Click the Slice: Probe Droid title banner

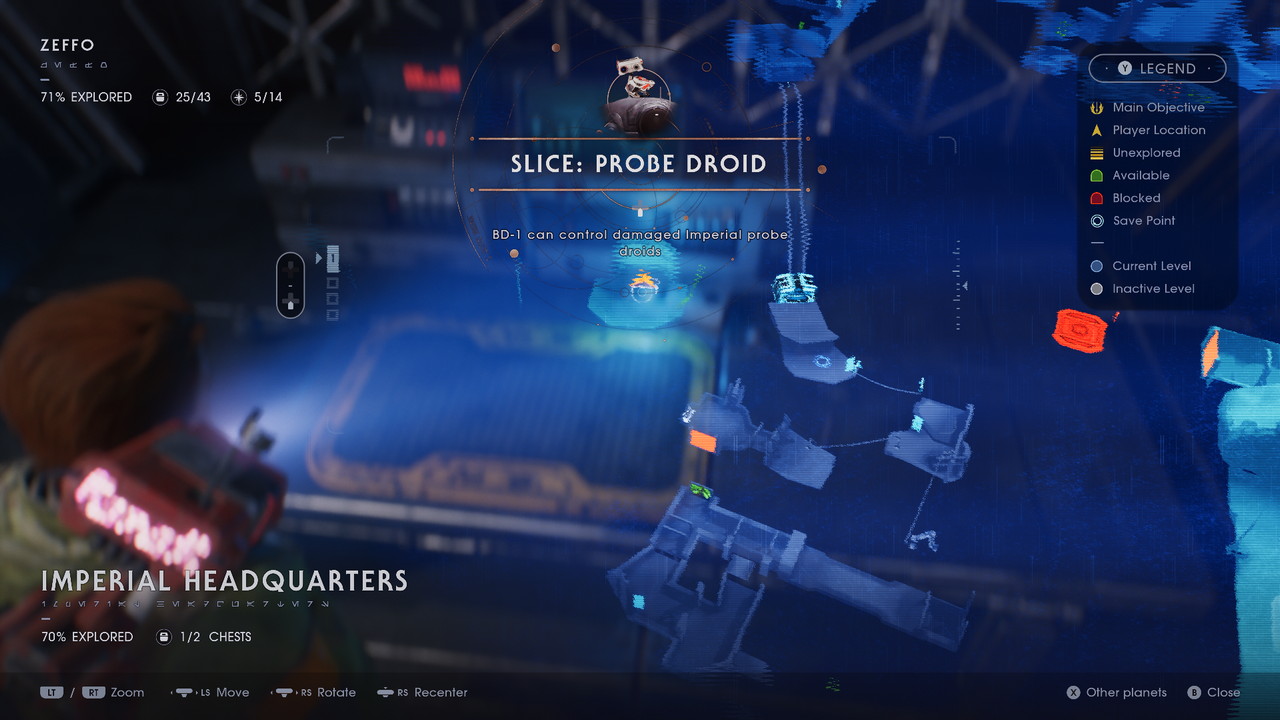639,164
